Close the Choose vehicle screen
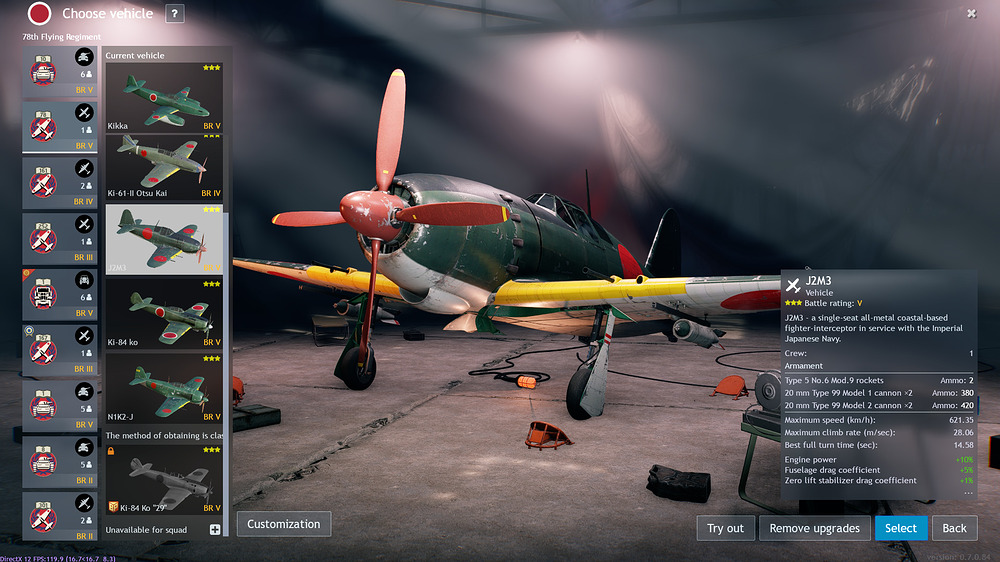 coord(971,13)
